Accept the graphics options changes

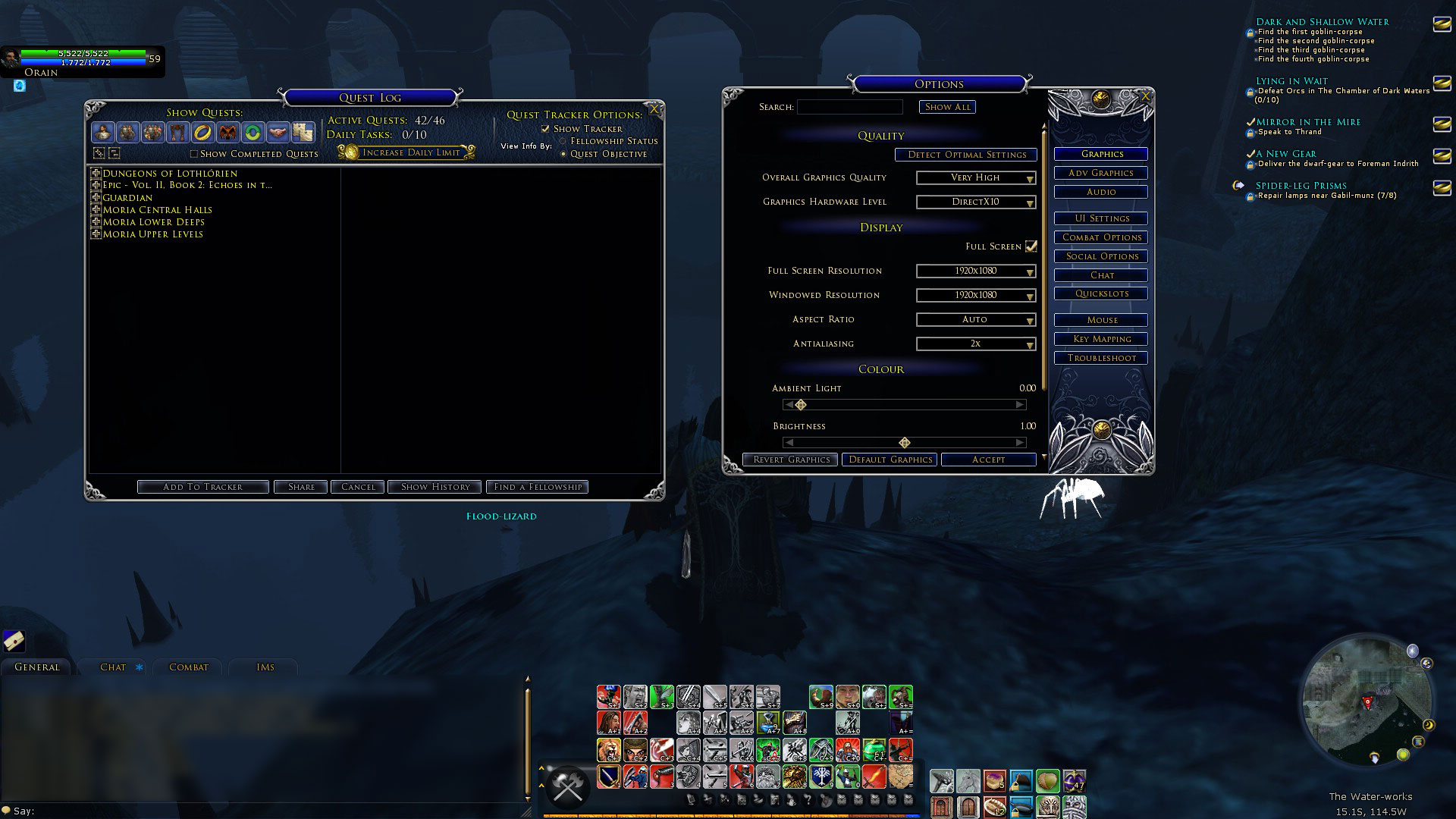point(988,460)
